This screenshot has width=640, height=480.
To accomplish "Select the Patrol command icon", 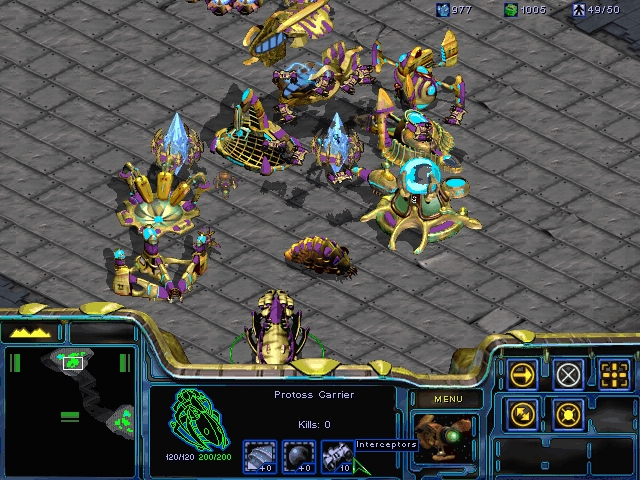I will pyautogui.click(x=522, y=413).
